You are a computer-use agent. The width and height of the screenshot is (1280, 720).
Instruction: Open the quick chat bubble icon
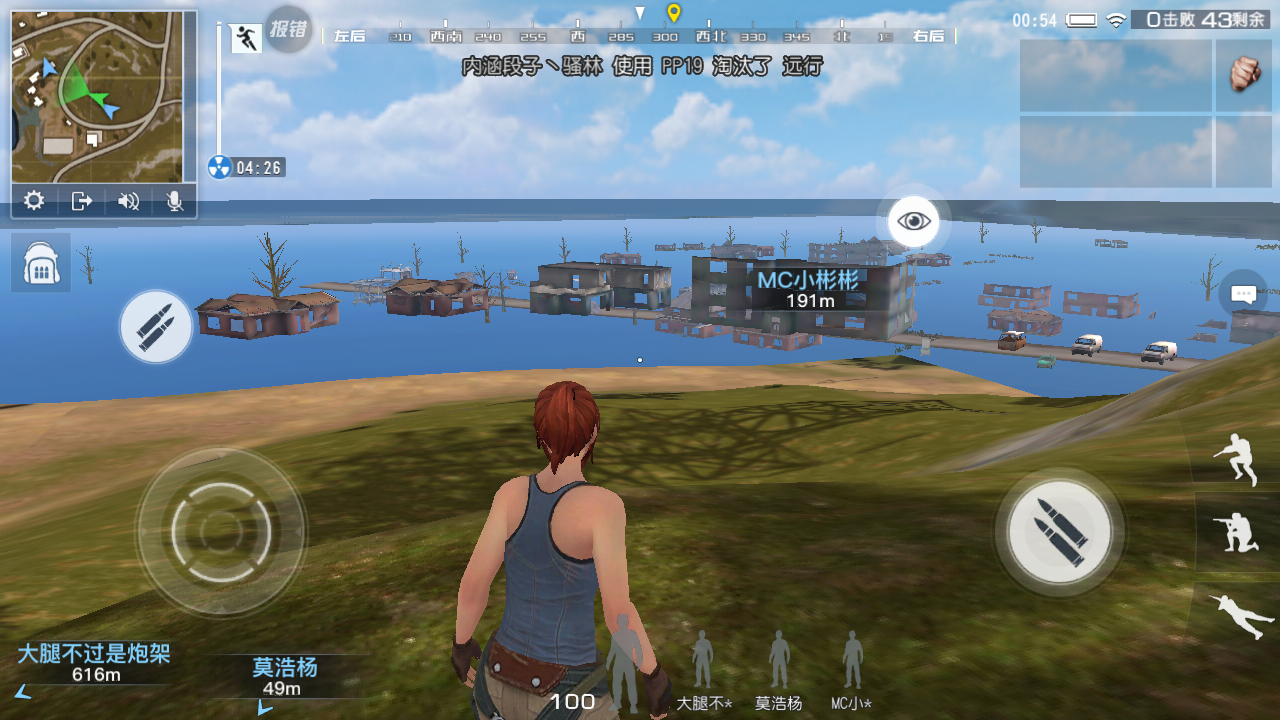[x=1242, y=293]
